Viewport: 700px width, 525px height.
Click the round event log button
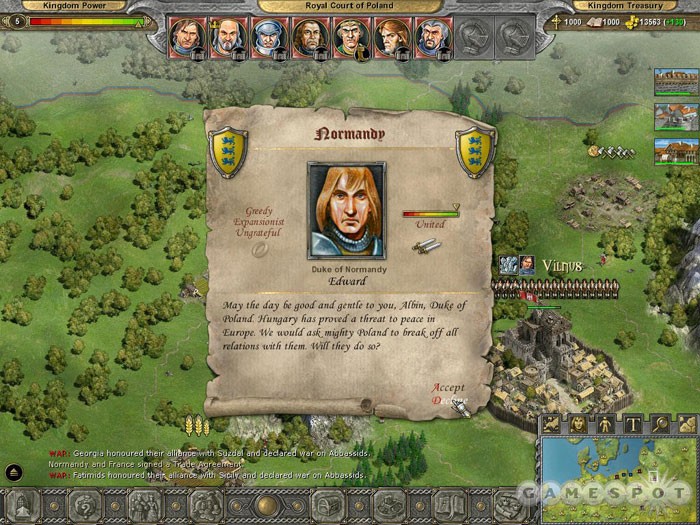tap(14, 472)
